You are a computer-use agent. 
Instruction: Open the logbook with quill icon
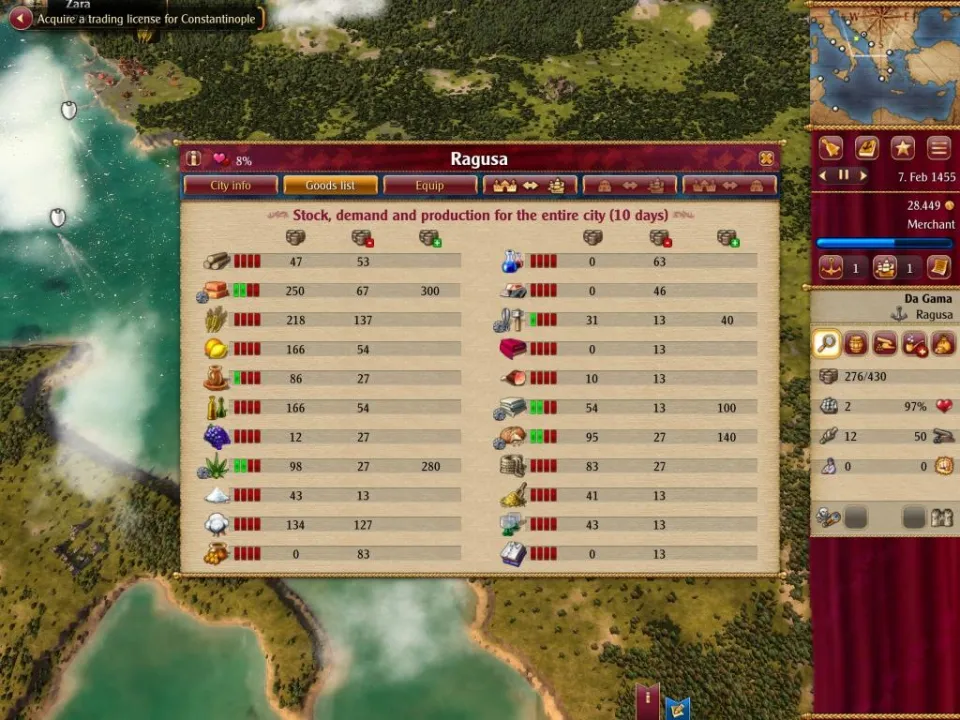(867, 148)
